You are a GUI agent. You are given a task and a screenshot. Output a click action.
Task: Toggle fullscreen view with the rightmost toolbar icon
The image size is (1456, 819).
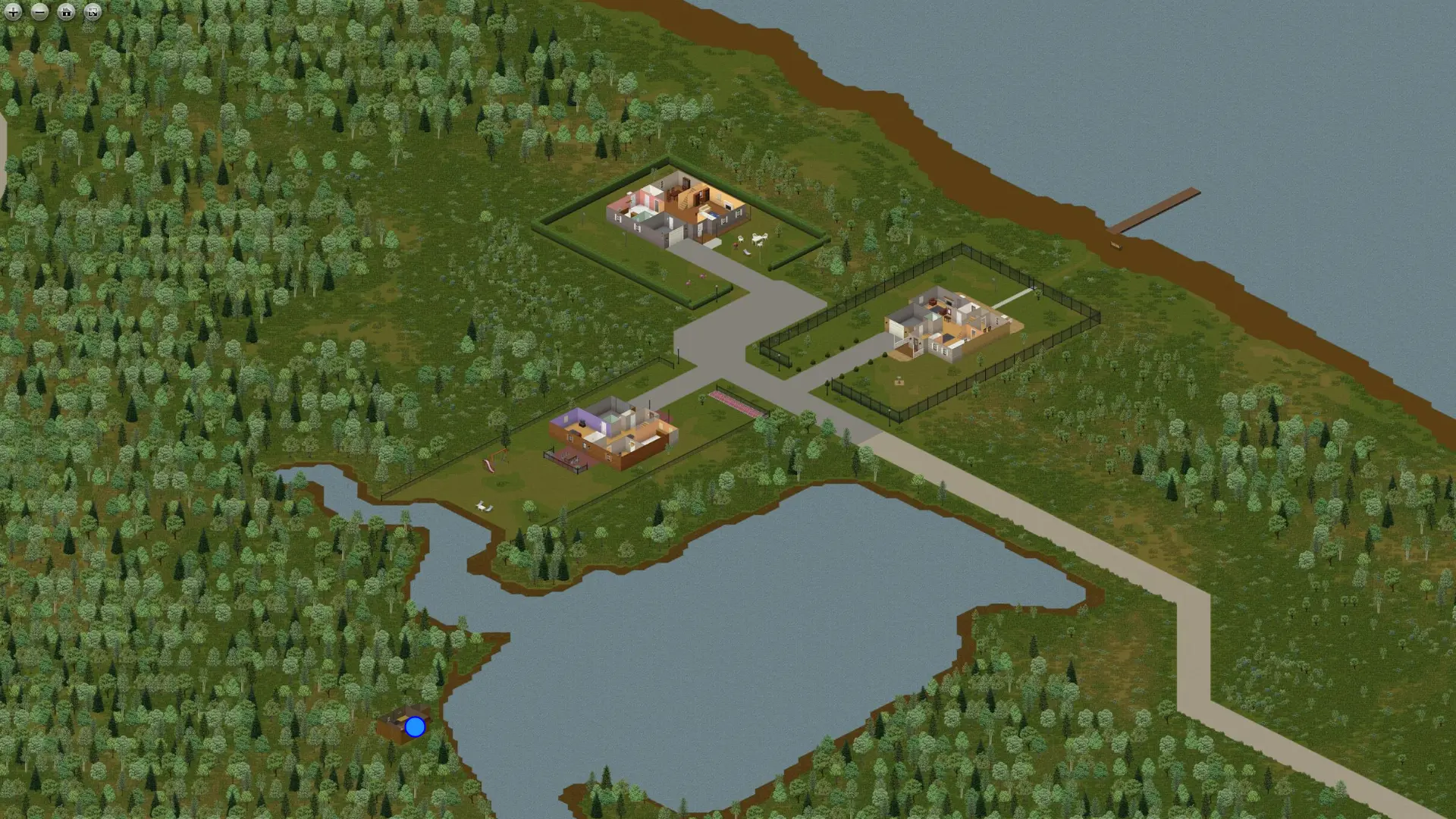[92, 12]
